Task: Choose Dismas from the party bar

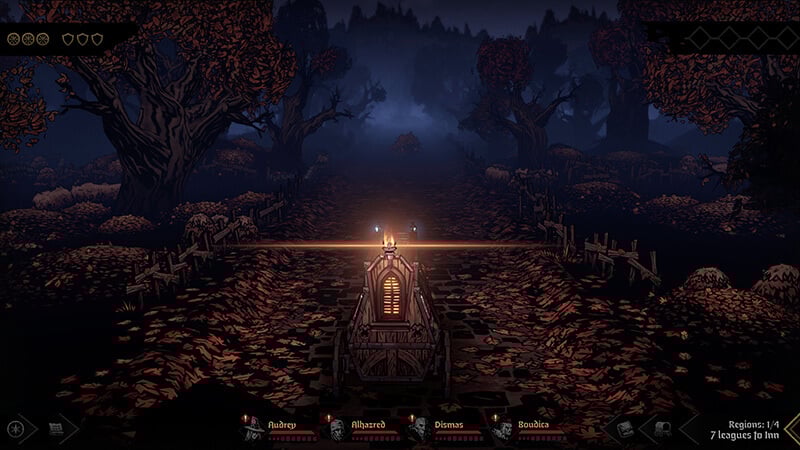Action: (419, 428)
